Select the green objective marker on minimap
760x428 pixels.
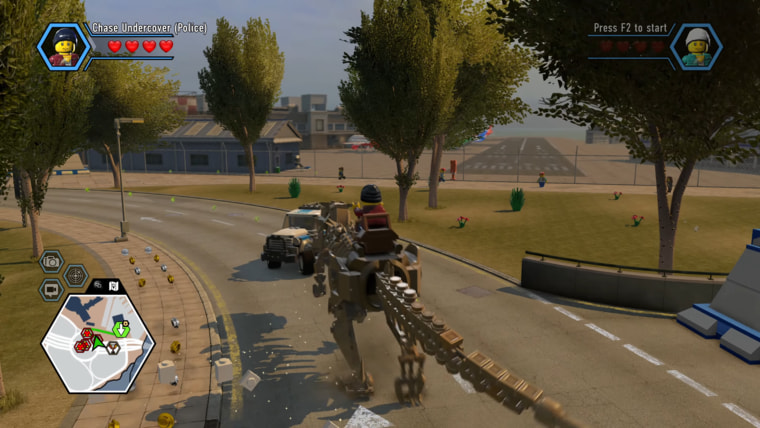pyautogui.click(x=121, y=327)
